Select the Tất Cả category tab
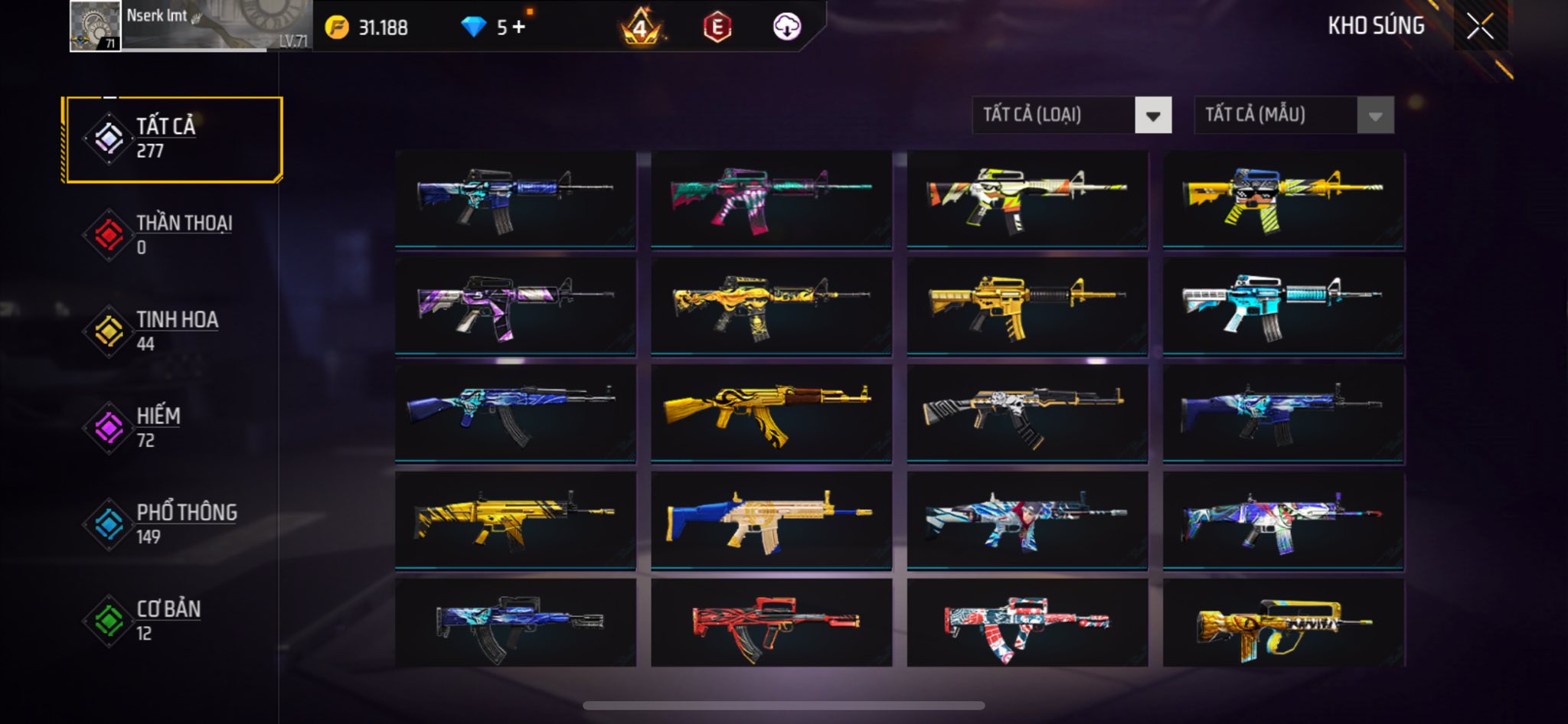The width and height of the screenshot is (1568, 724). [173, 139]
